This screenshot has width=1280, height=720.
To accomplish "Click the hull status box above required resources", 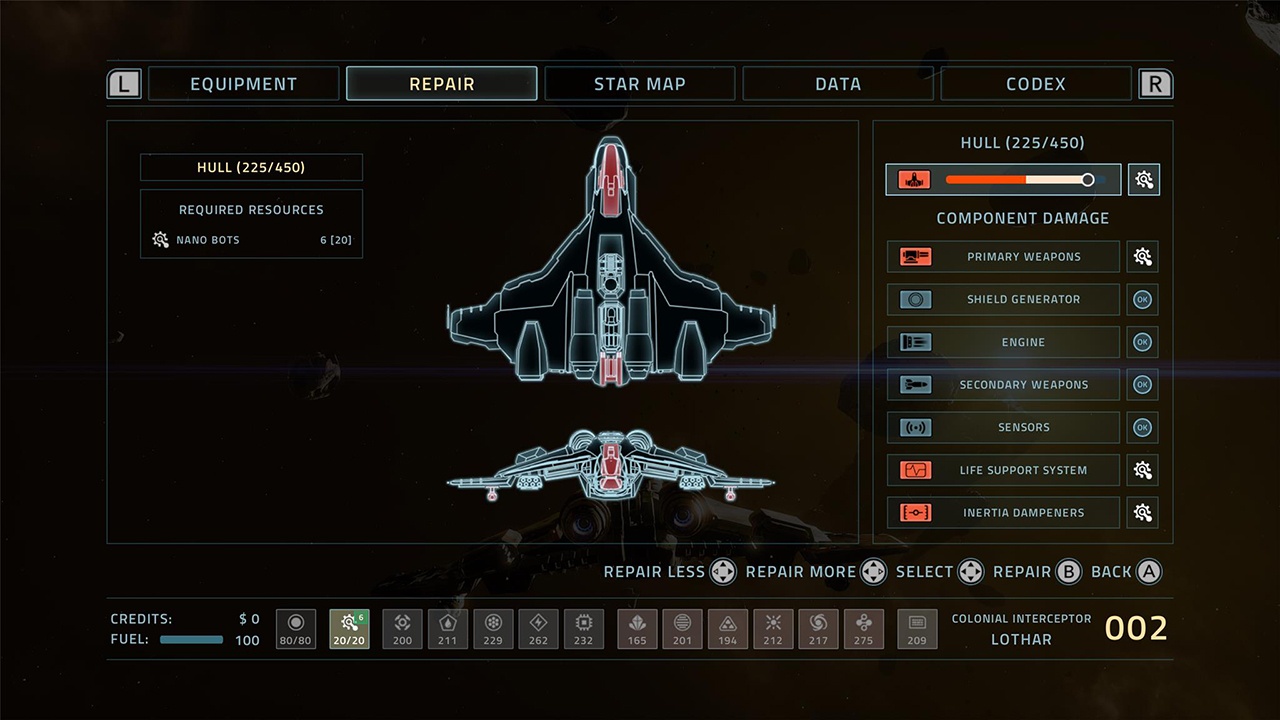I will (251, 167).
